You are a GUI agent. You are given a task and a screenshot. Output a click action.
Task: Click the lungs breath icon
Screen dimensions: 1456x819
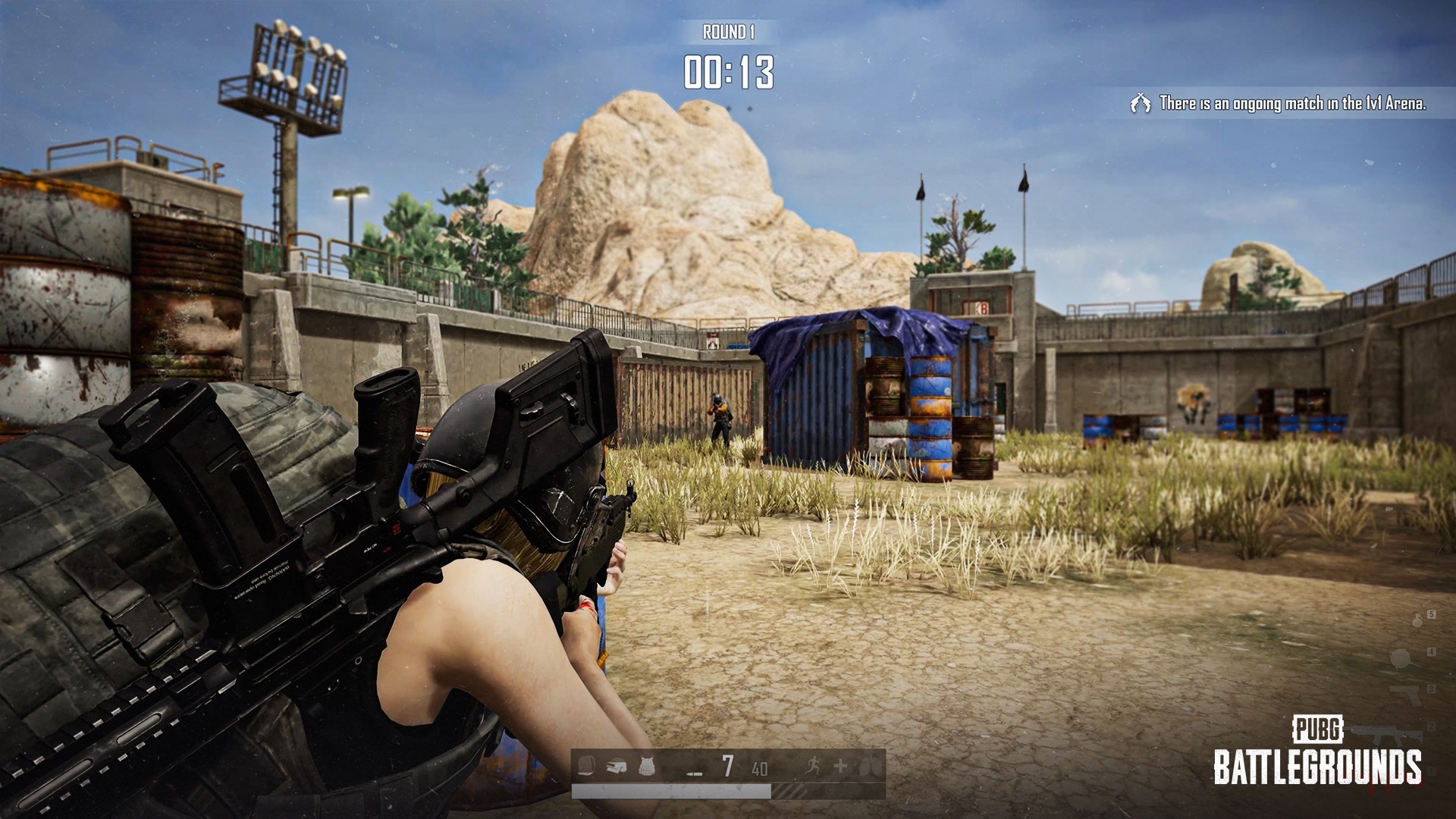click(x=871, y=767)
